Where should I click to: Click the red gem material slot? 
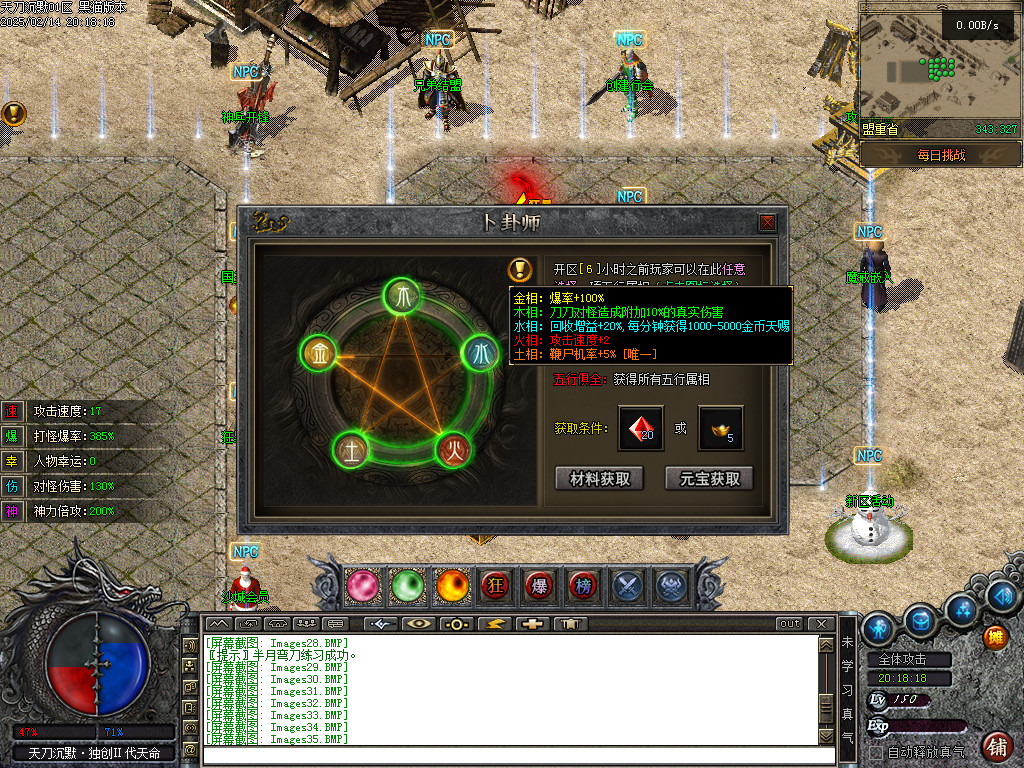point(640,428)
